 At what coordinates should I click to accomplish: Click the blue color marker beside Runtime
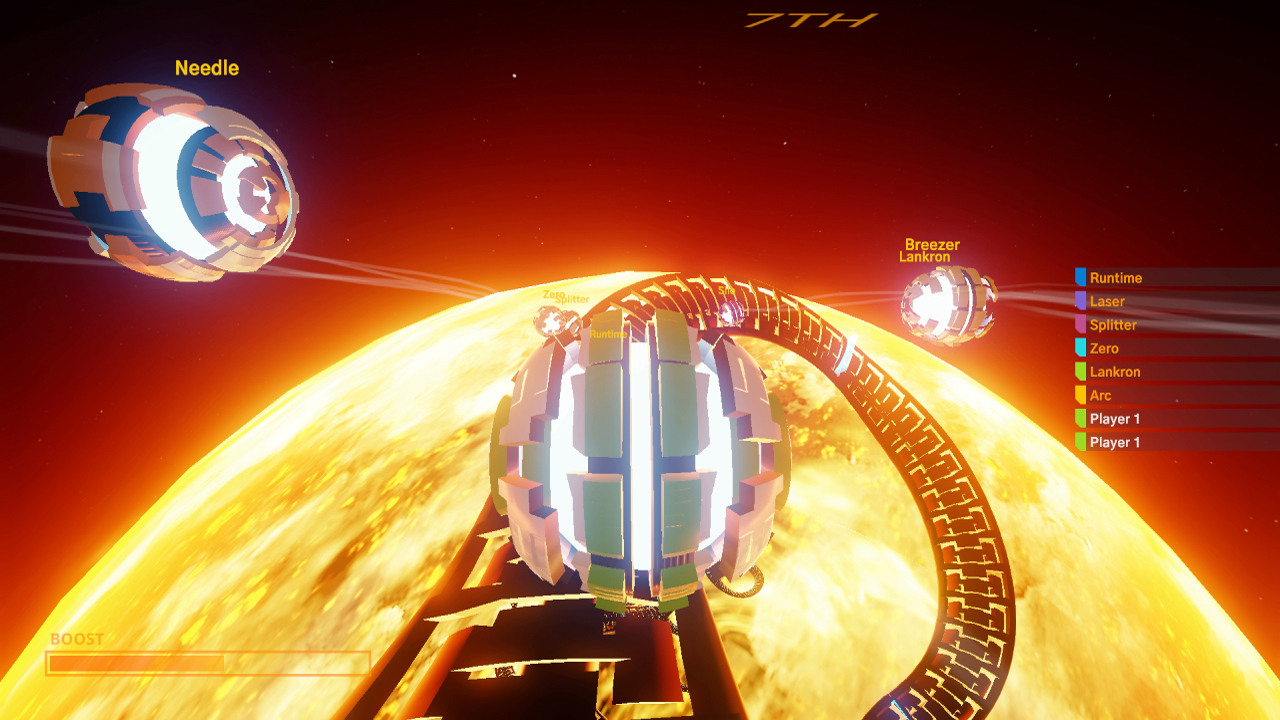[1081, 277]
